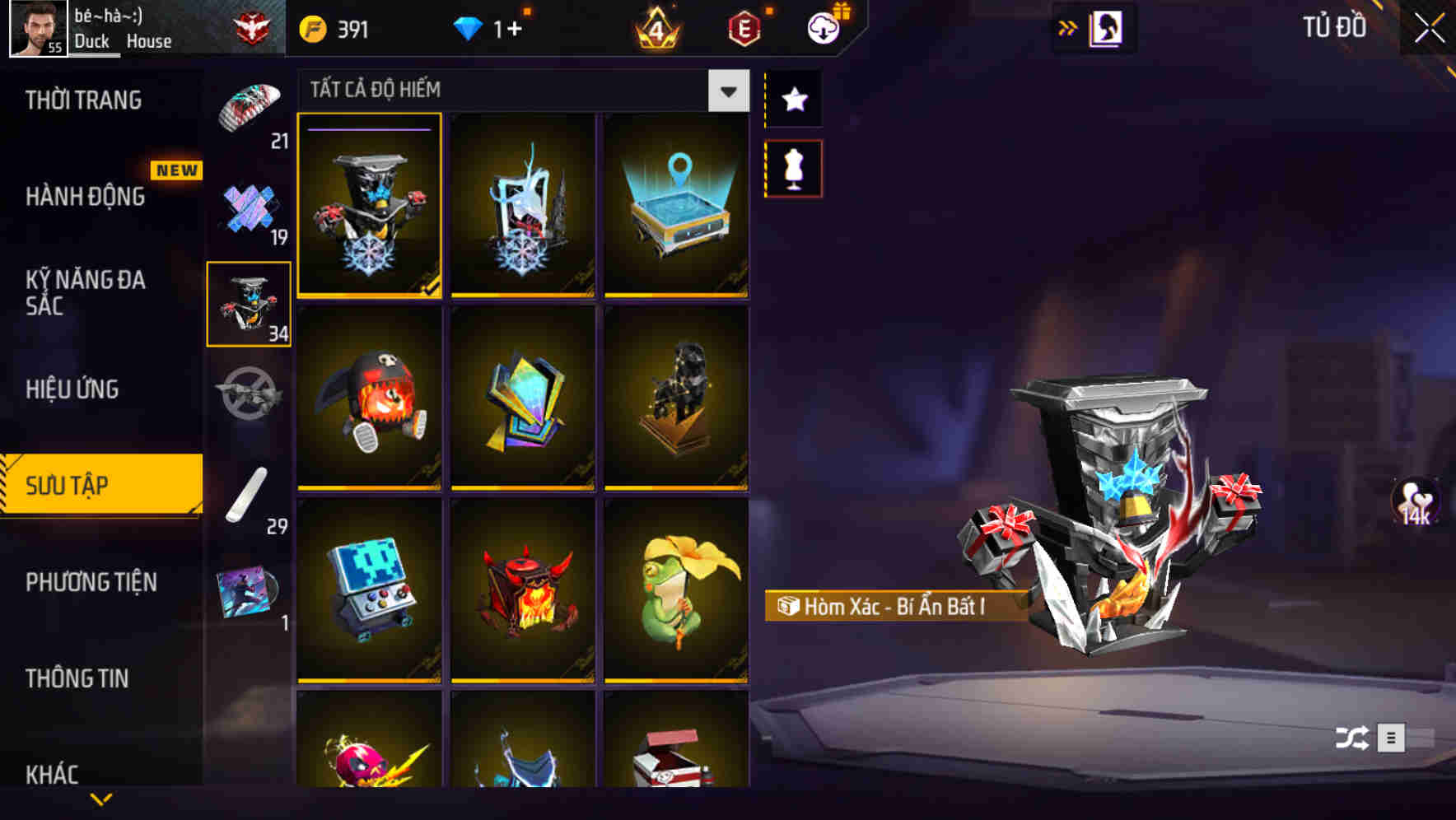Open the TỦ ĐỒ wardrobe link
This screenshot has width=1456, height=820.
point(1332,26)
